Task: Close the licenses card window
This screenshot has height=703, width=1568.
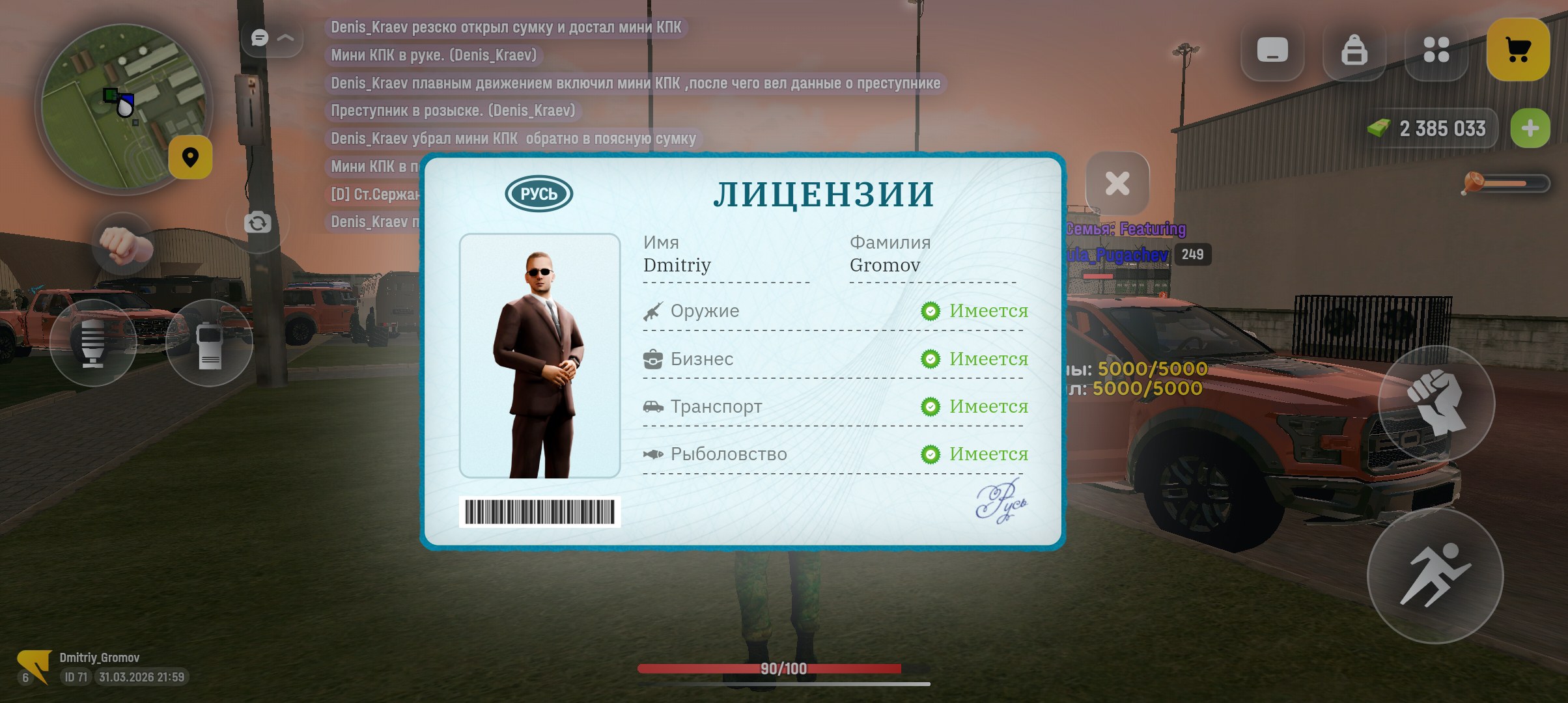Action: pyautogui.click(x=1117, y=184)
